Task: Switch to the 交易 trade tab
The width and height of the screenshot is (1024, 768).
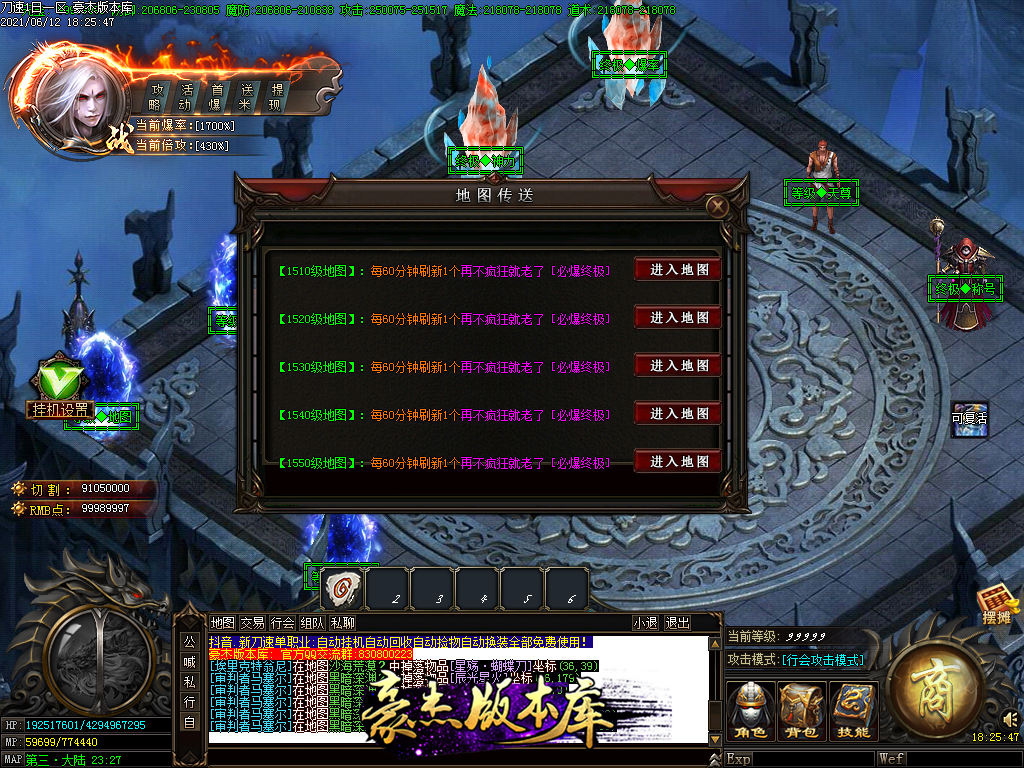Action: pyautogui.click(x=252, y=623)
